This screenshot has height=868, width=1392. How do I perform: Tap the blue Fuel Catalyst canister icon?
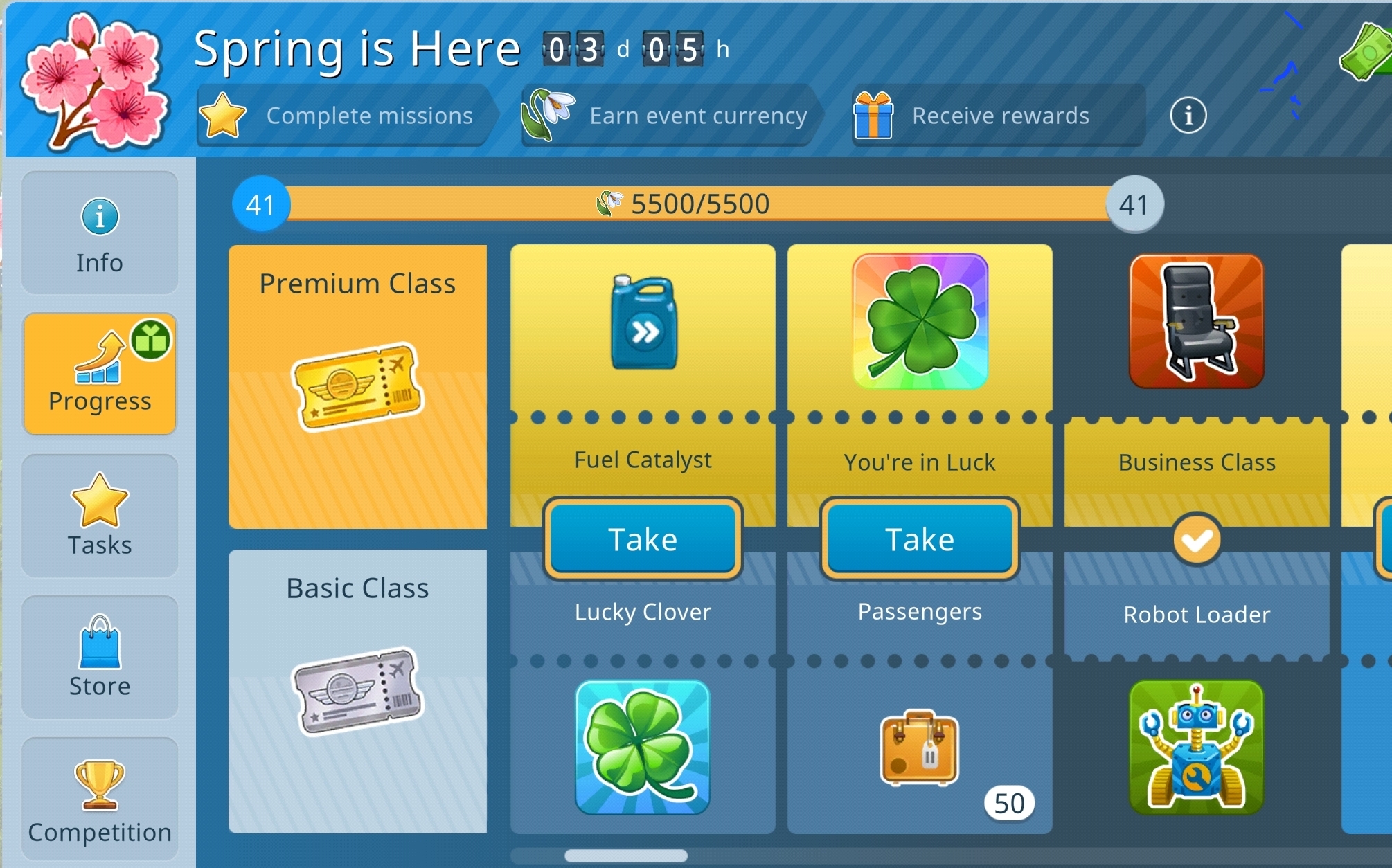point(643,323)
